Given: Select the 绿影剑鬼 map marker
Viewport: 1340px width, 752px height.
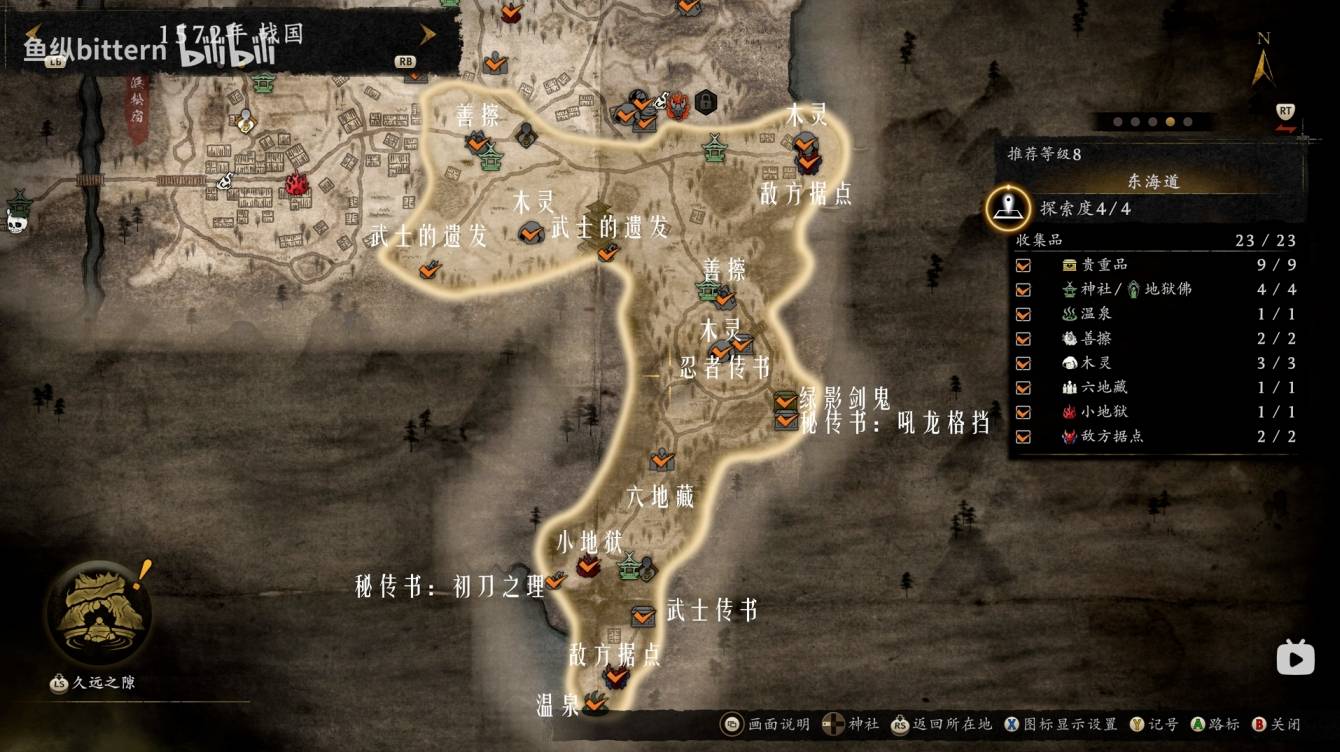Looking at the screenshot, I should [786, 401].
